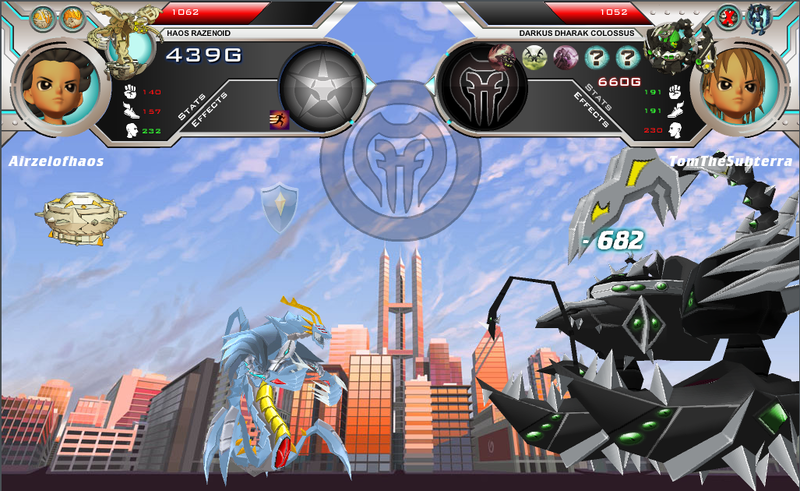Click the blue armored Bakugan team icon

point(758,16)
